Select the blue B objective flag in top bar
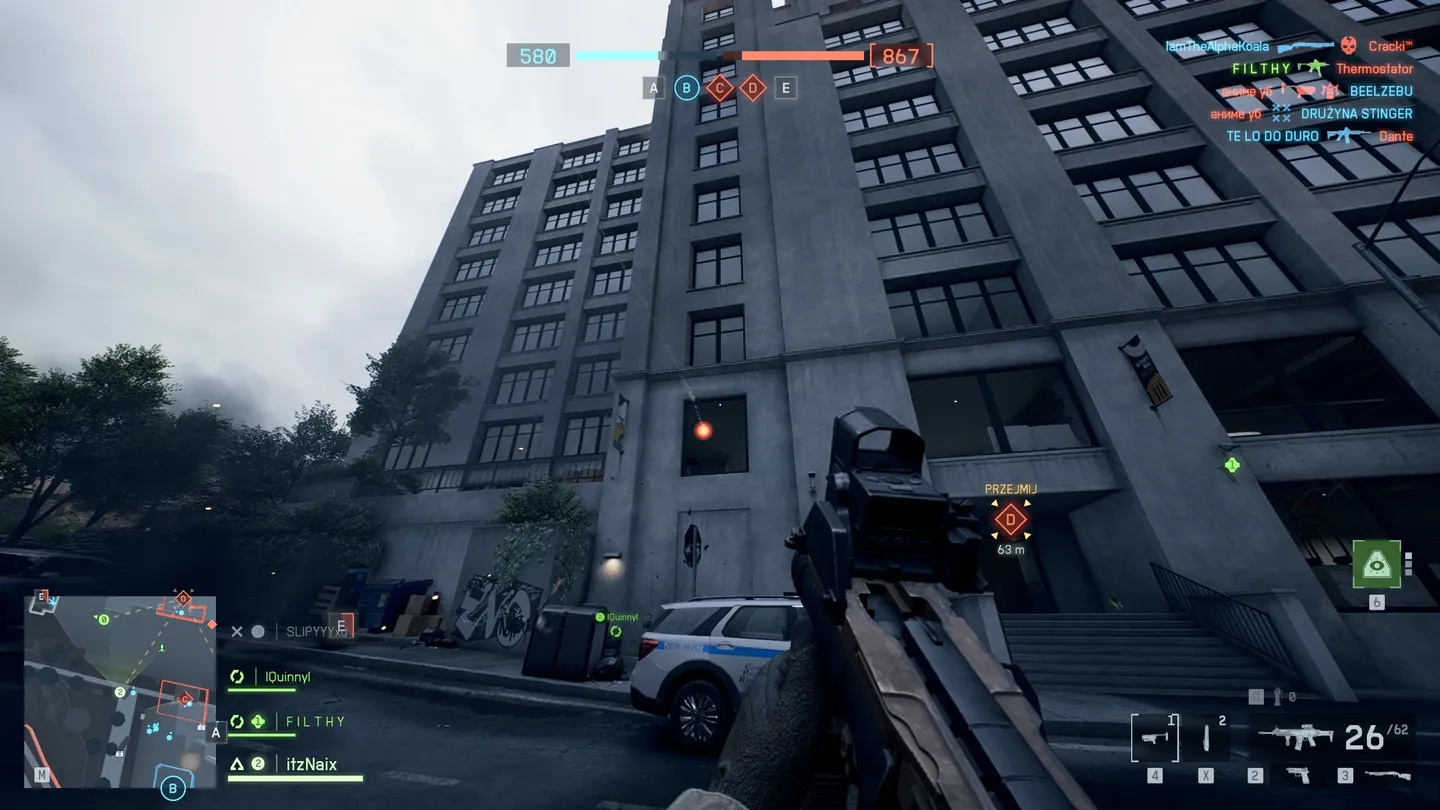Screen dimensions: 1440x810 [x=686, y=88]
